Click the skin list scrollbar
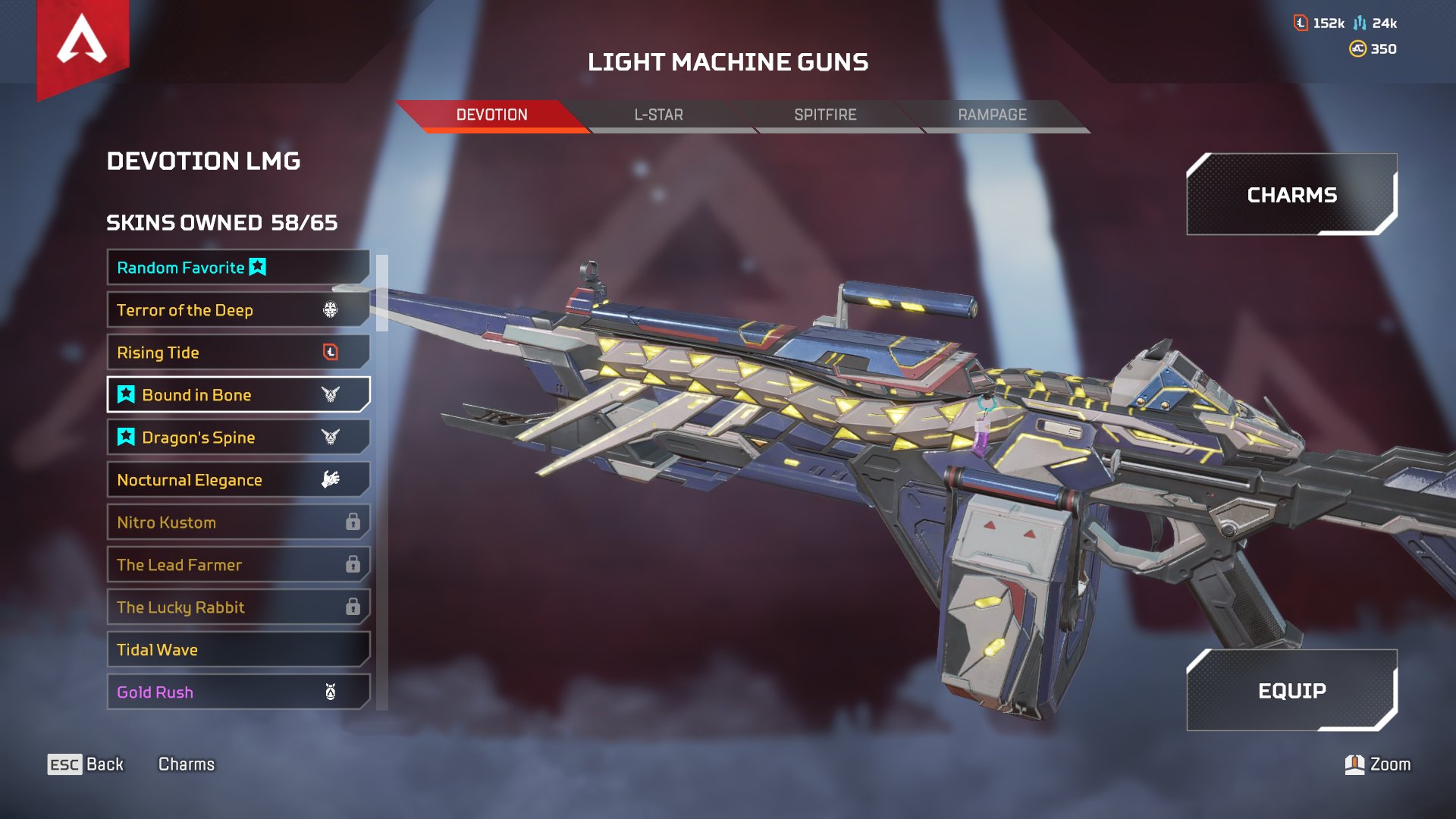Screen dimensions: 1456x819 tap(382, 293)
